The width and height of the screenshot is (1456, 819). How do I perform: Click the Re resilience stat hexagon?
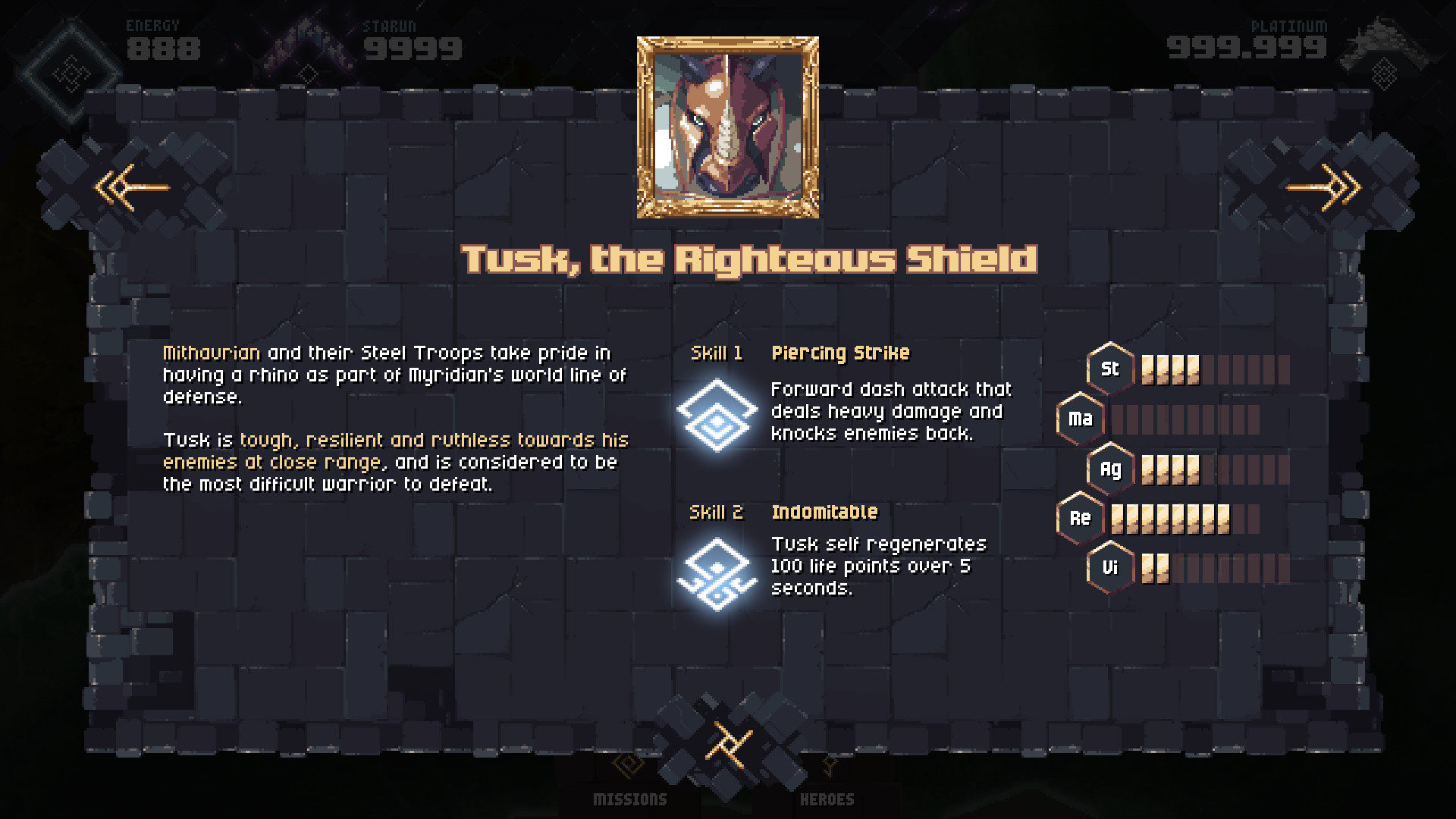[x=1080, y=519]
